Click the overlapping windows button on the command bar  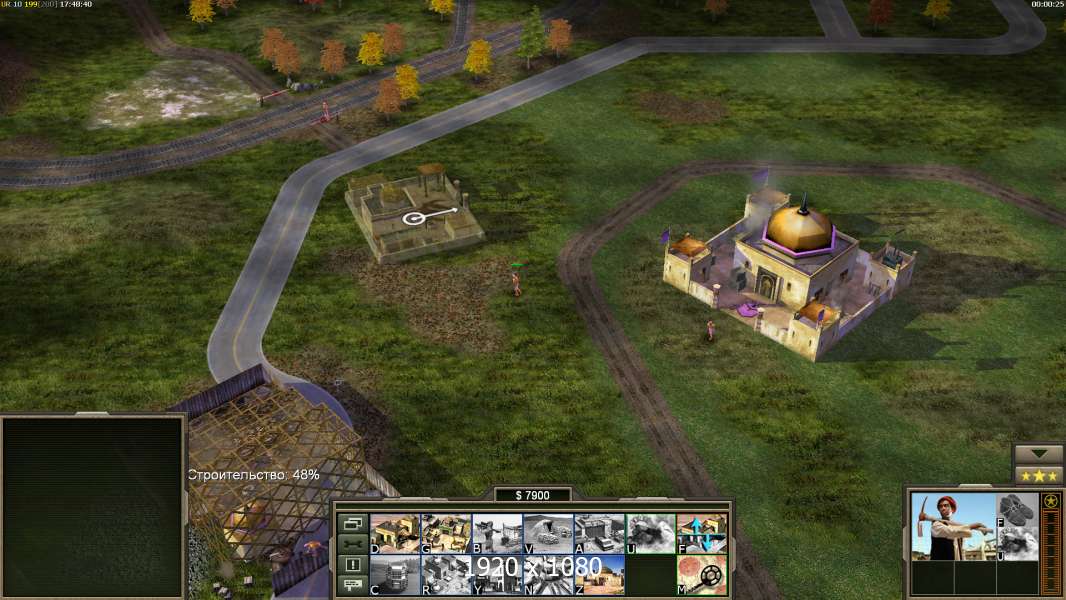pos(352,523)
